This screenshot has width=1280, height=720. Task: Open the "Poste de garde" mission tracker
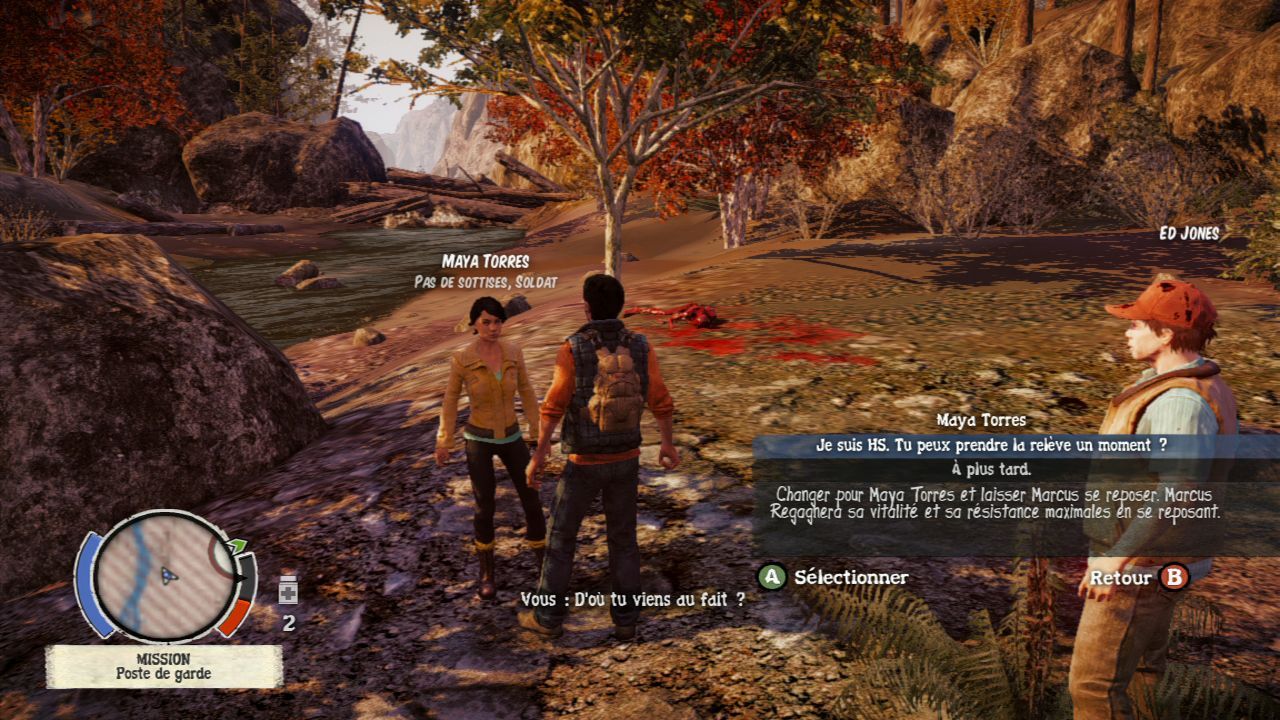click(164, 666)
